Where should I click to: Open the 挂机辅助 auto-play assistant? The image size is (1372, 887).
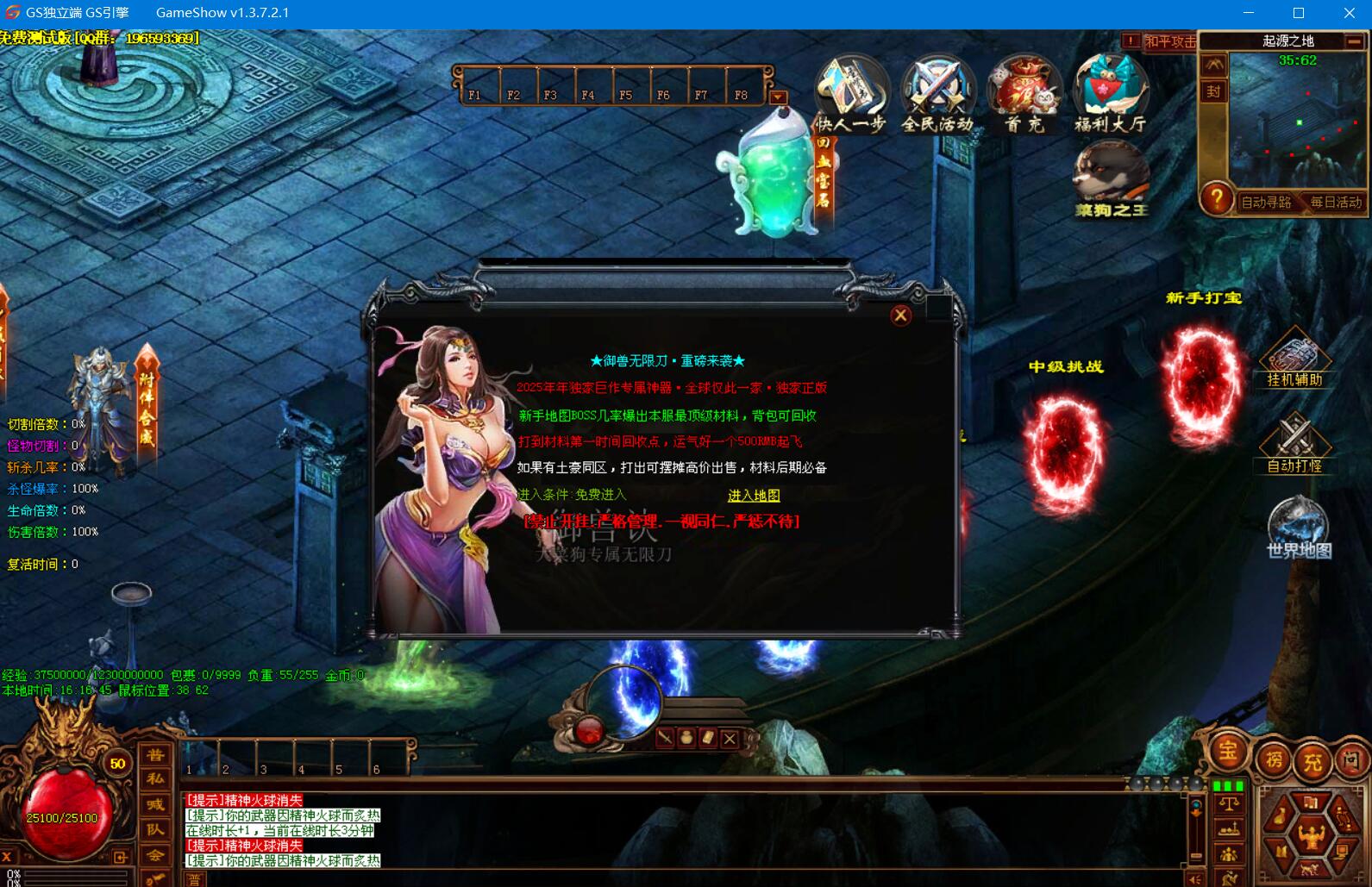click(1294, 359)
